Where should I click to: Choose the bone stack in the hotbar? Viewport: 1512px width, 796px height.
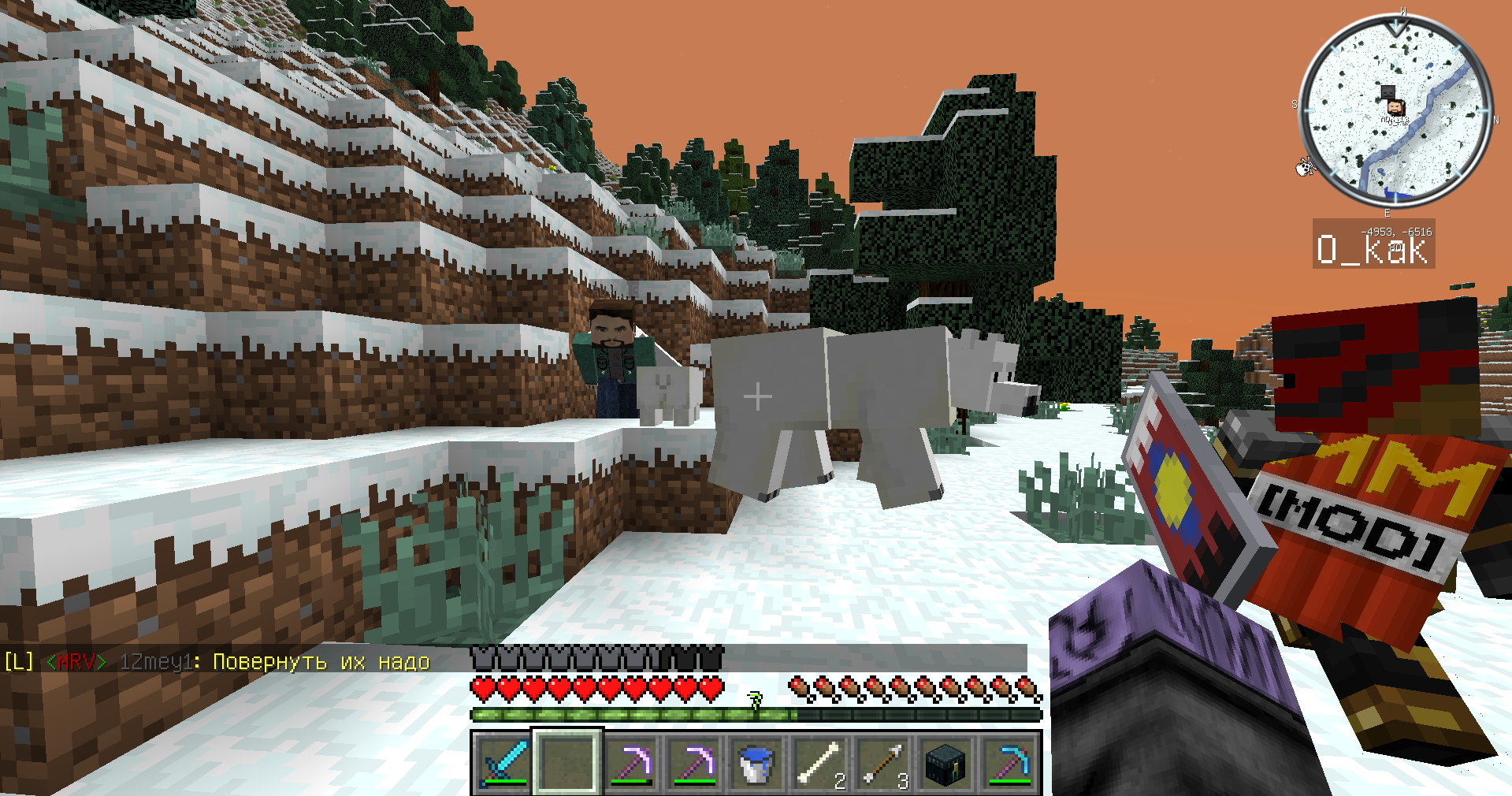tap(819, 763)
